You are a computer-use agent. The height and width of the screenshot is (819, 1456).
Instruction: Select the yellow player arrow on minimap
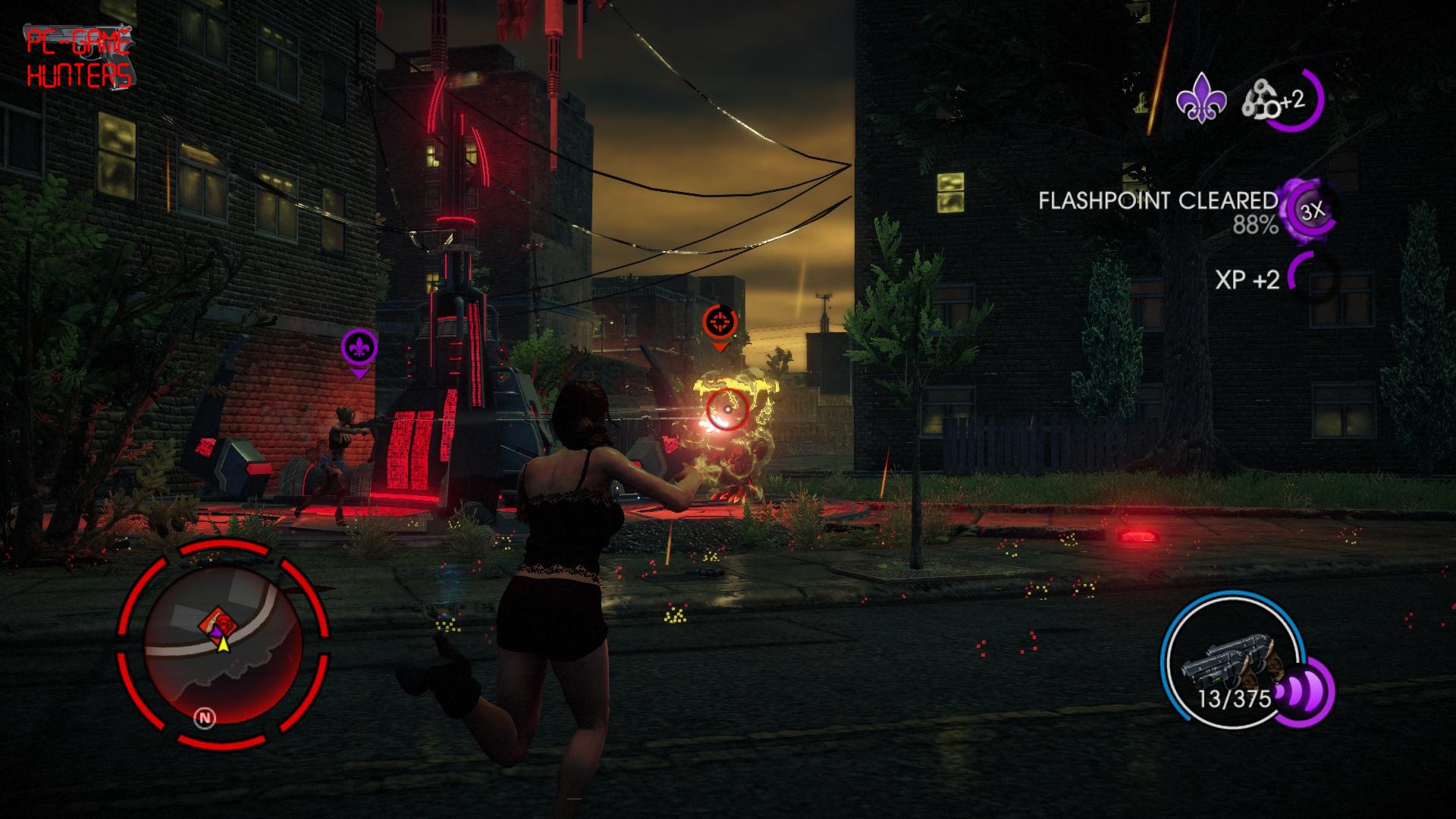223,644
